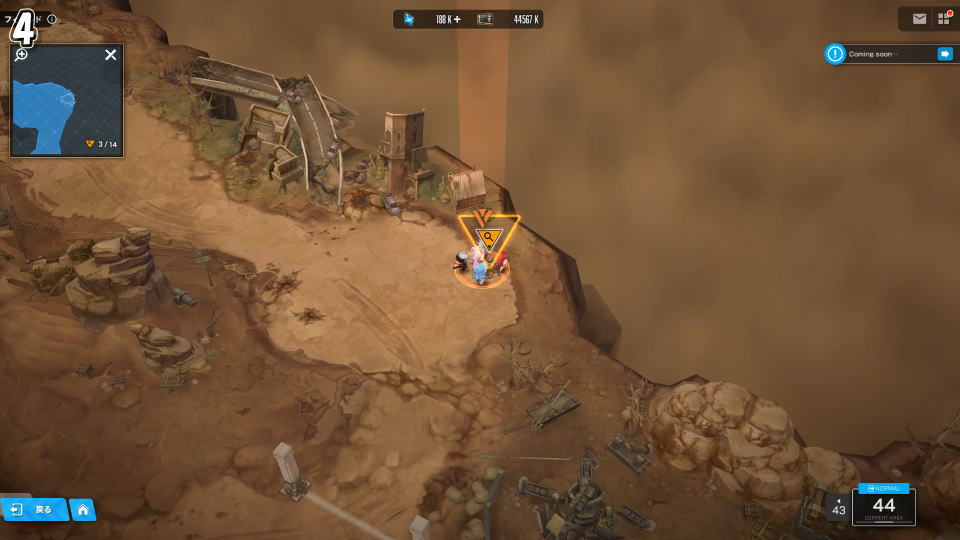960x540 pixels.
Task: Open the mail inbox
Action: 919,19
